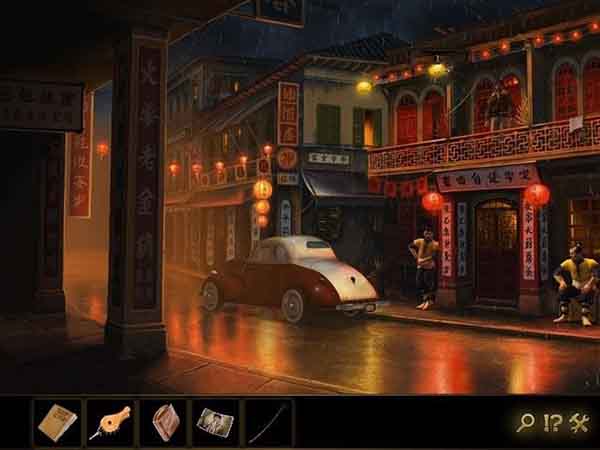This screenshot has width=600, height=450.
Task: Open the hints with the !? icon
Action: tap(552, 423)
